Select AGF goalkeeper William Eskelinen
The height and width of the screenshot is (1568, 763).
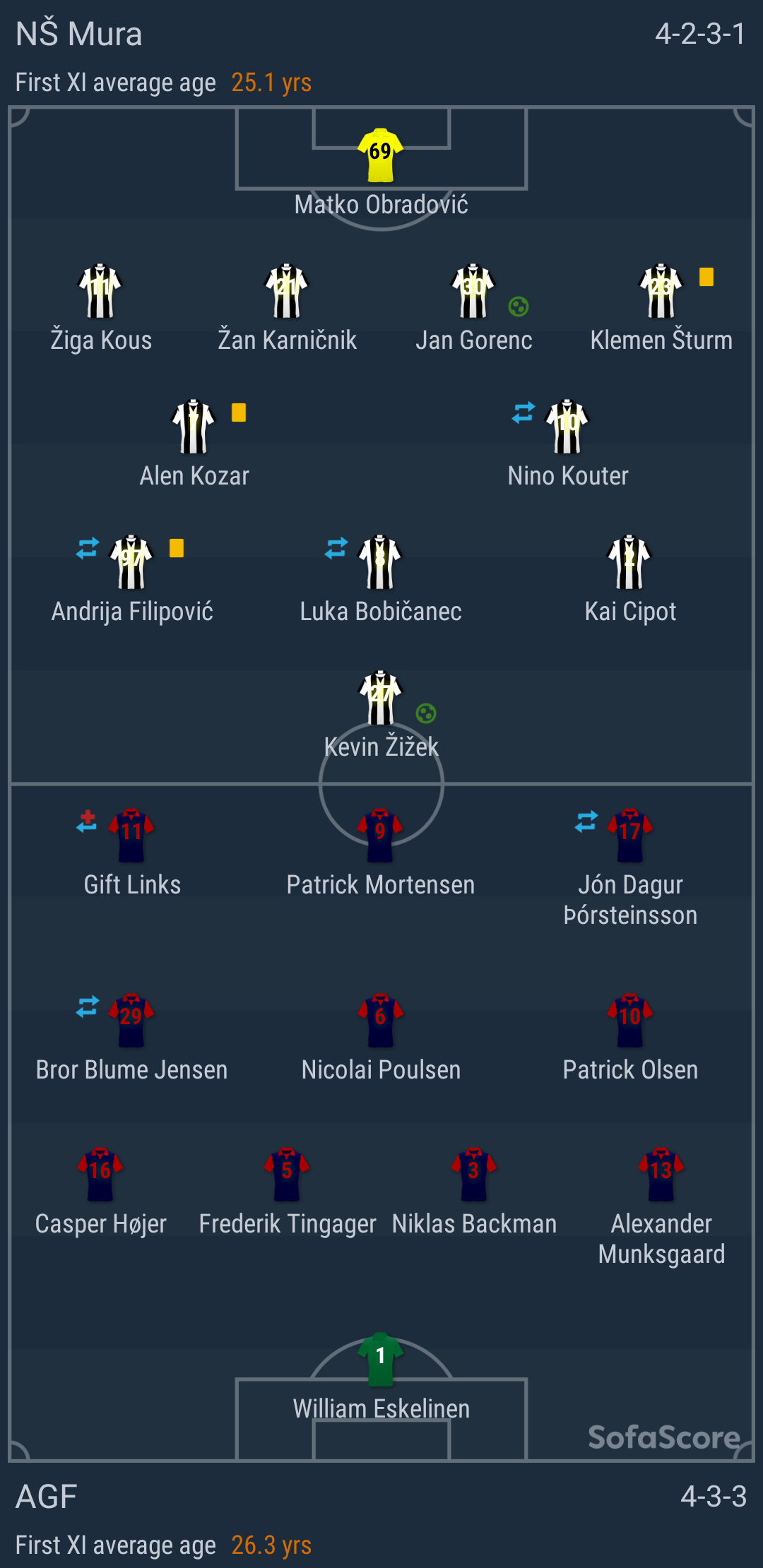click(381, 1360)
